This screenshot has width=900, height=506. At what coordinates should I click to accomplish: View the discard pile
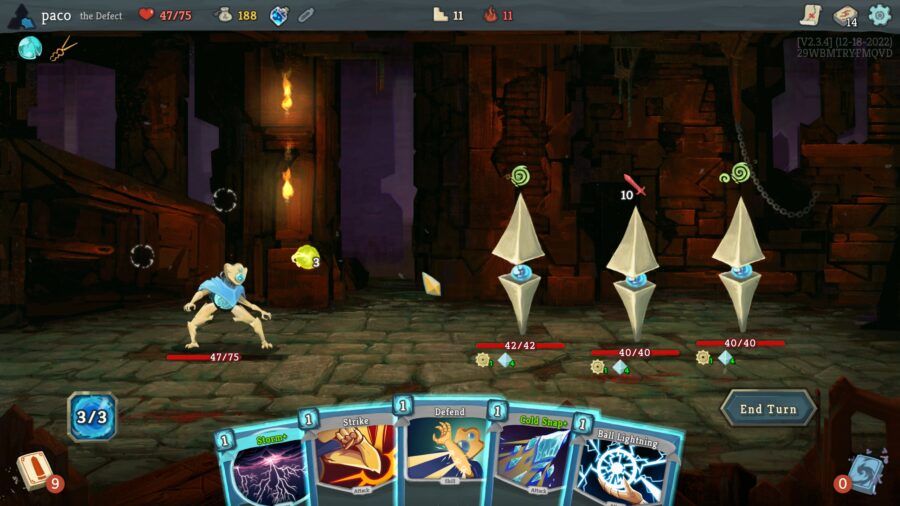pos(863,472)
